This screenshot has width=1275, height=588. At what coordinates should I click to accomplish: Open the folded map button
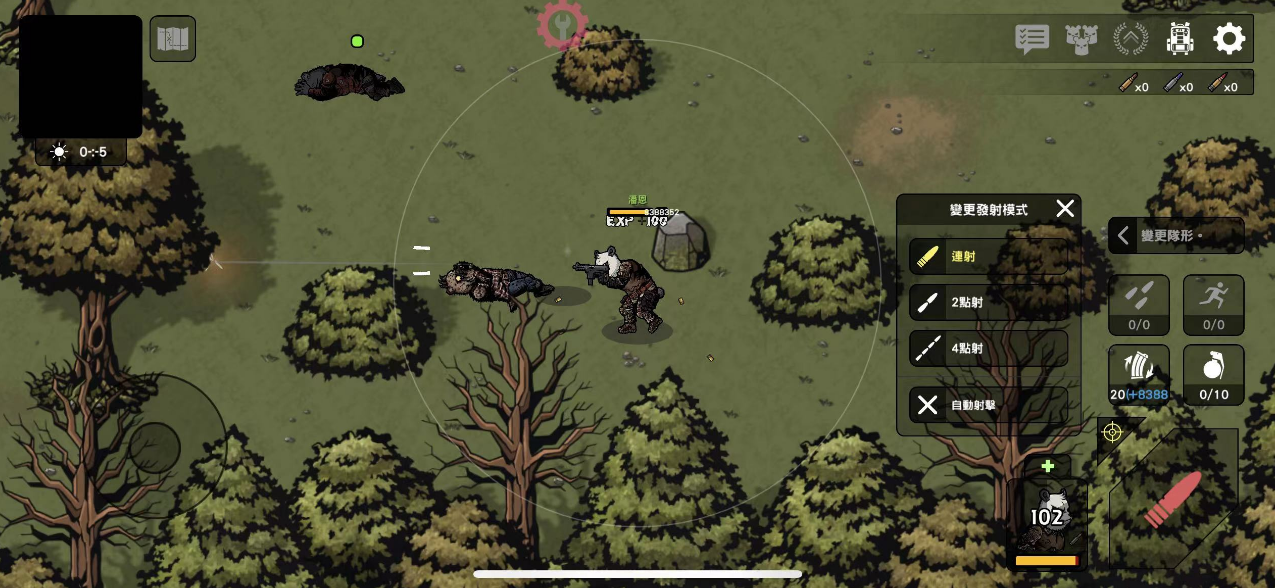[172, 39]
